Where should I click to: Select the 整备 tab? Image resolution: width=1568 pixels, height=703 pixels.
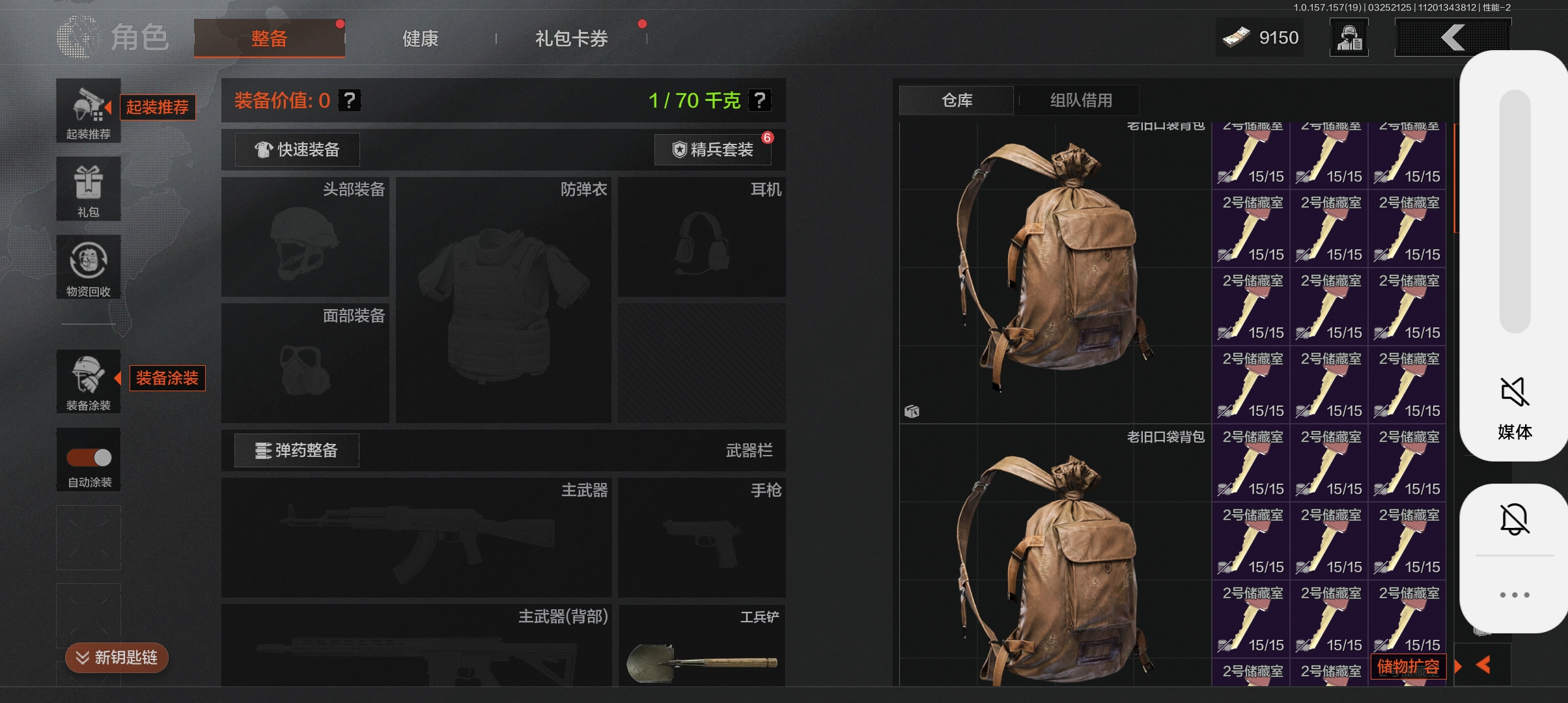pyautogui.click(x=269, y=38)
